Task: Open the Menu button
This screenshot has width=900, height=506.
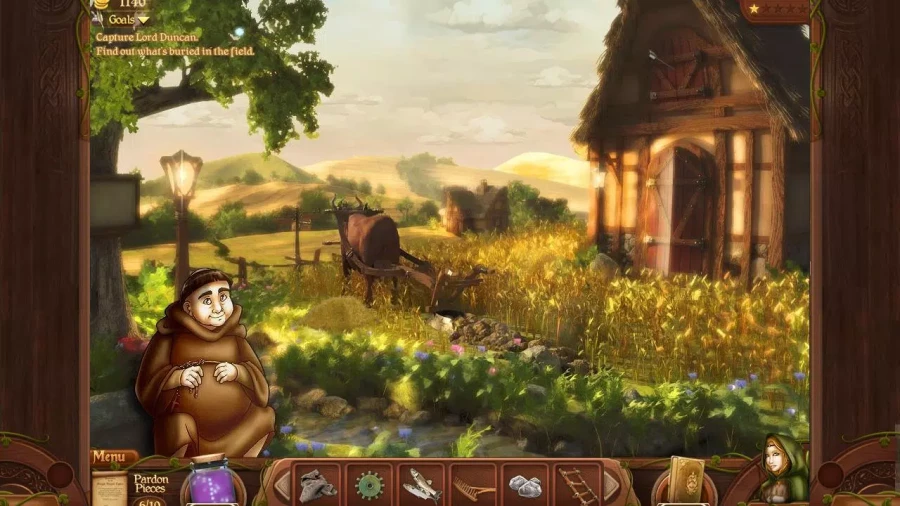Action: (113, 458)
